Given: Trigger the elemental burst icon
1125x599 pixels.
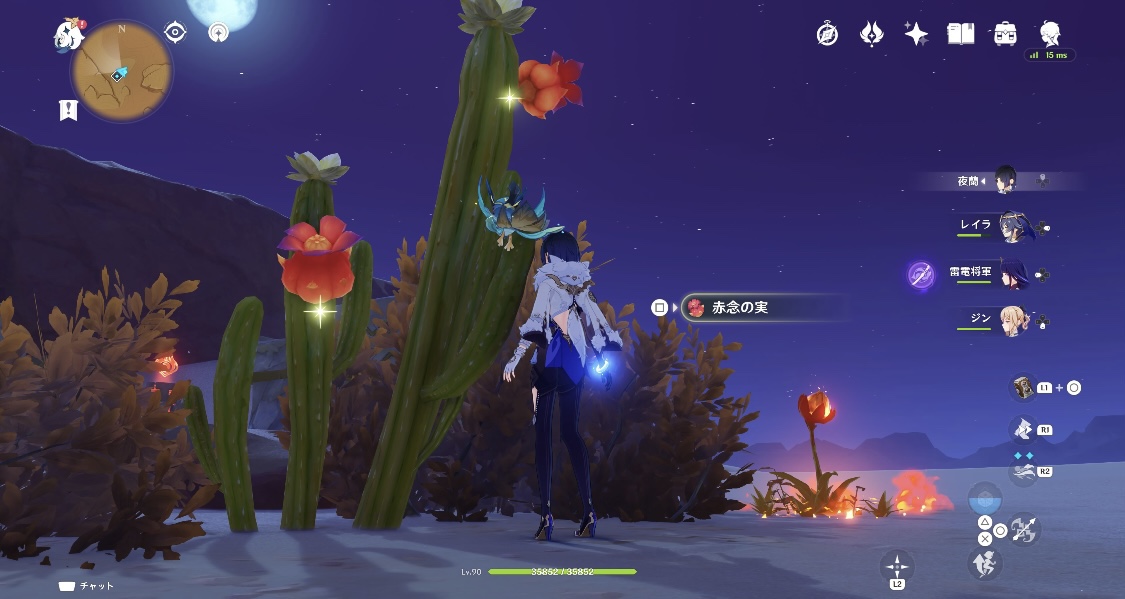Looking at the screenshot, I should pos(1021,470).
